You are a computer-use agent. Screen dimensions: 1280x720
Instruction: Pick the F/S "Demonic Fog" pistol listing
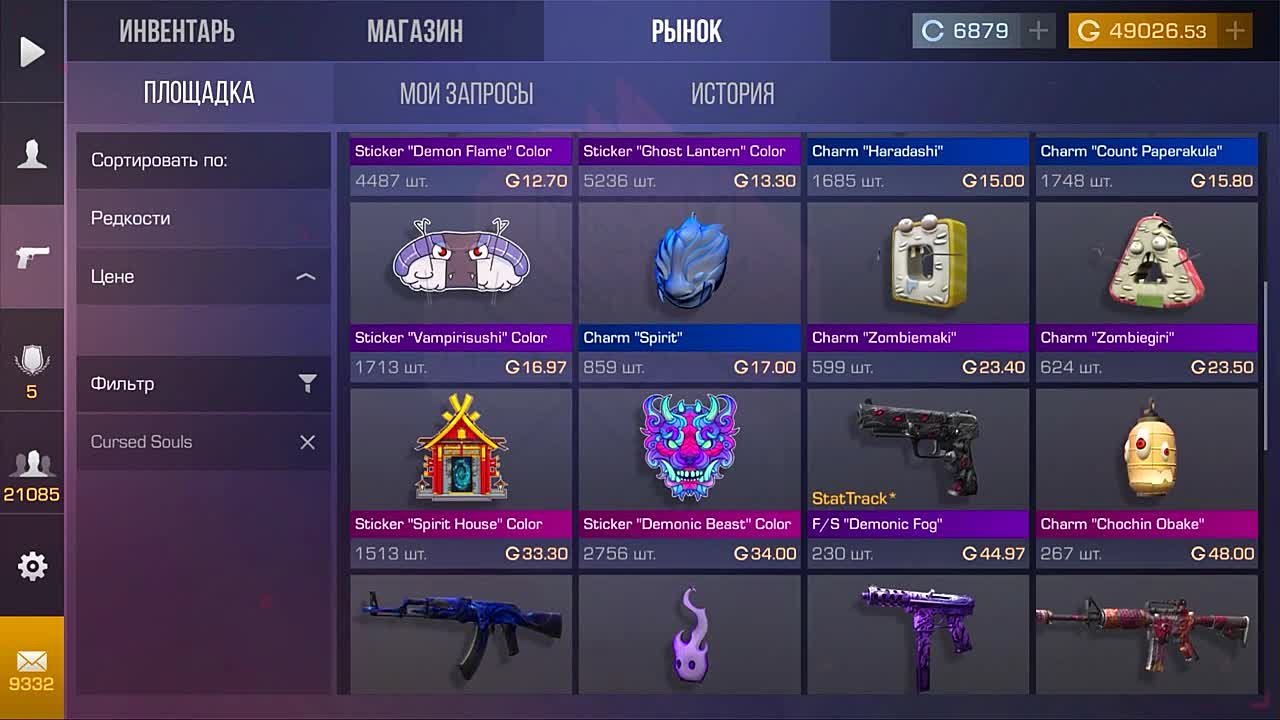pos(917,476)
